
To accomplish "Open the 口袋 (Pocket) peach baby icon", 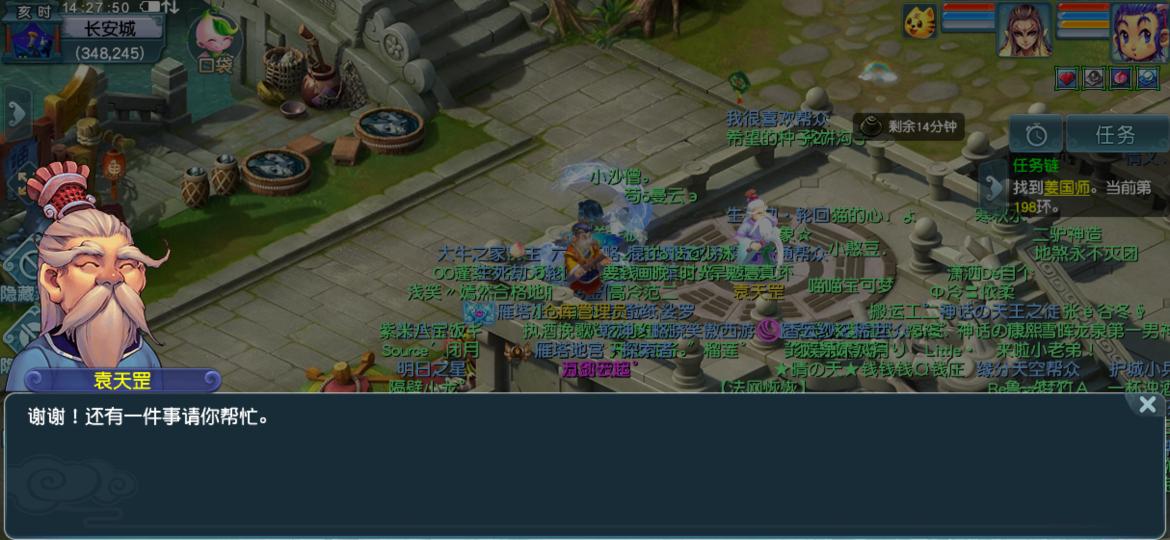I will click(215, 42).
